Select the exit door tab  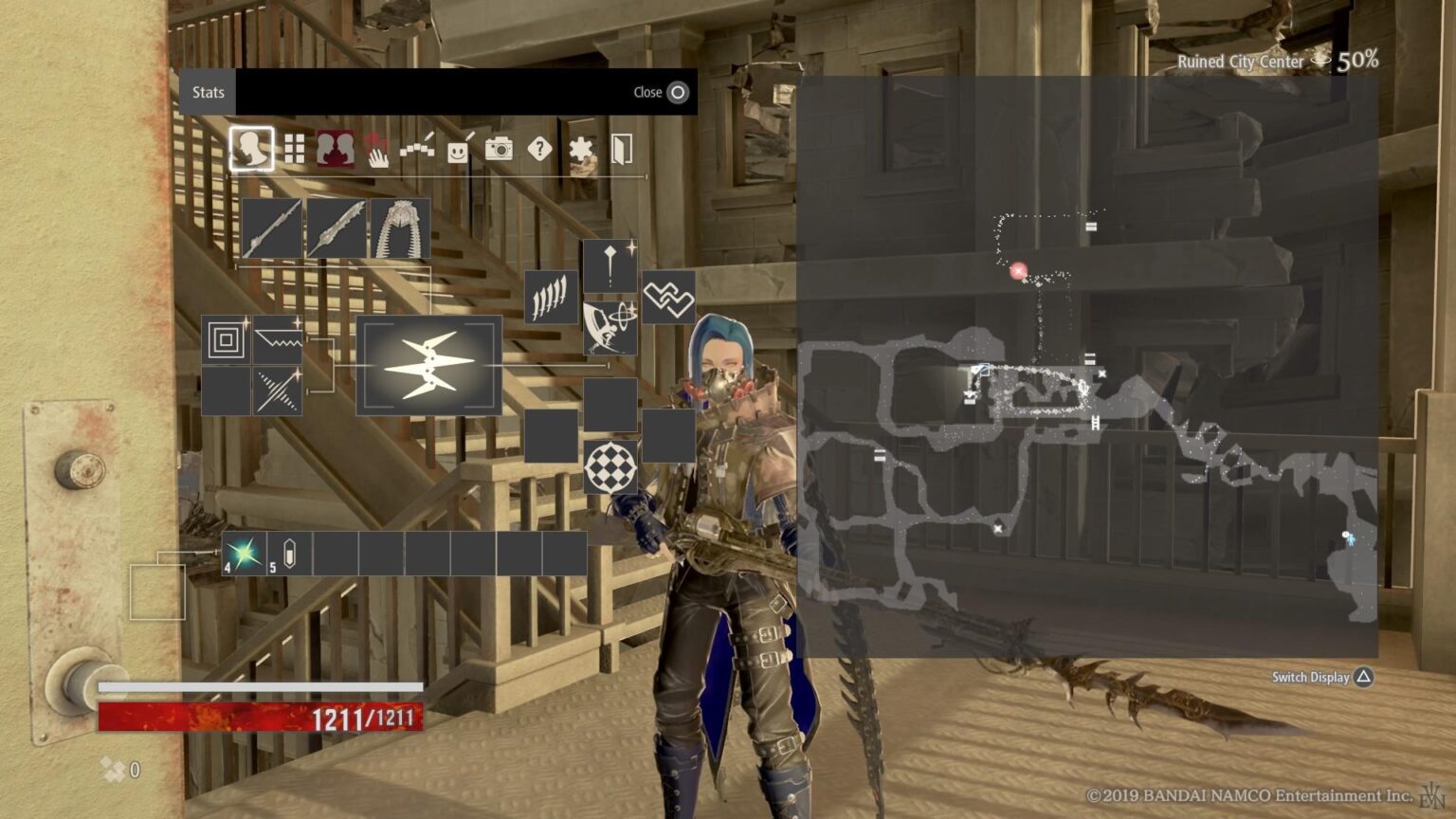pos(621,149)
